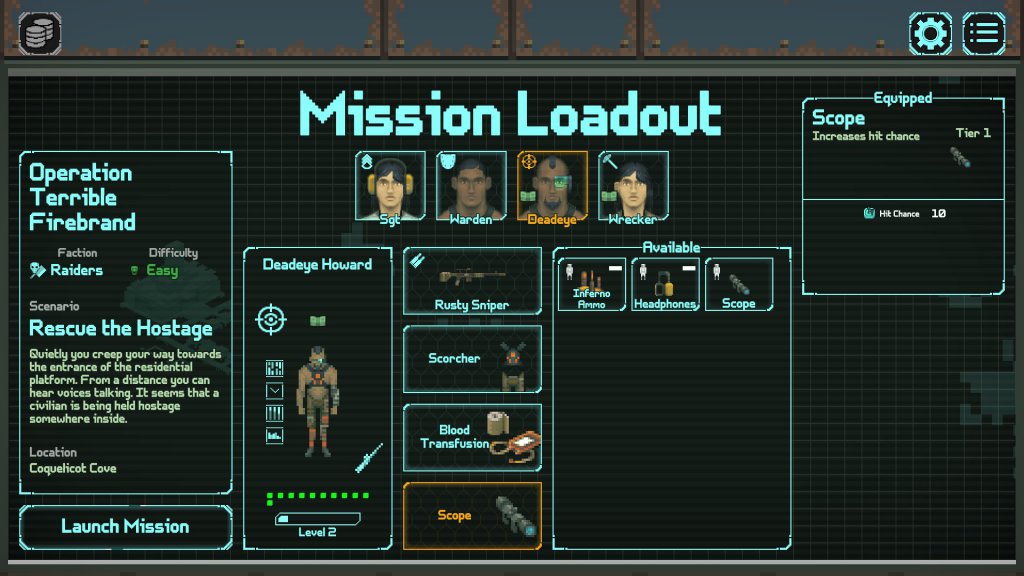Select the Warden squad portrait

click(471, 186)
